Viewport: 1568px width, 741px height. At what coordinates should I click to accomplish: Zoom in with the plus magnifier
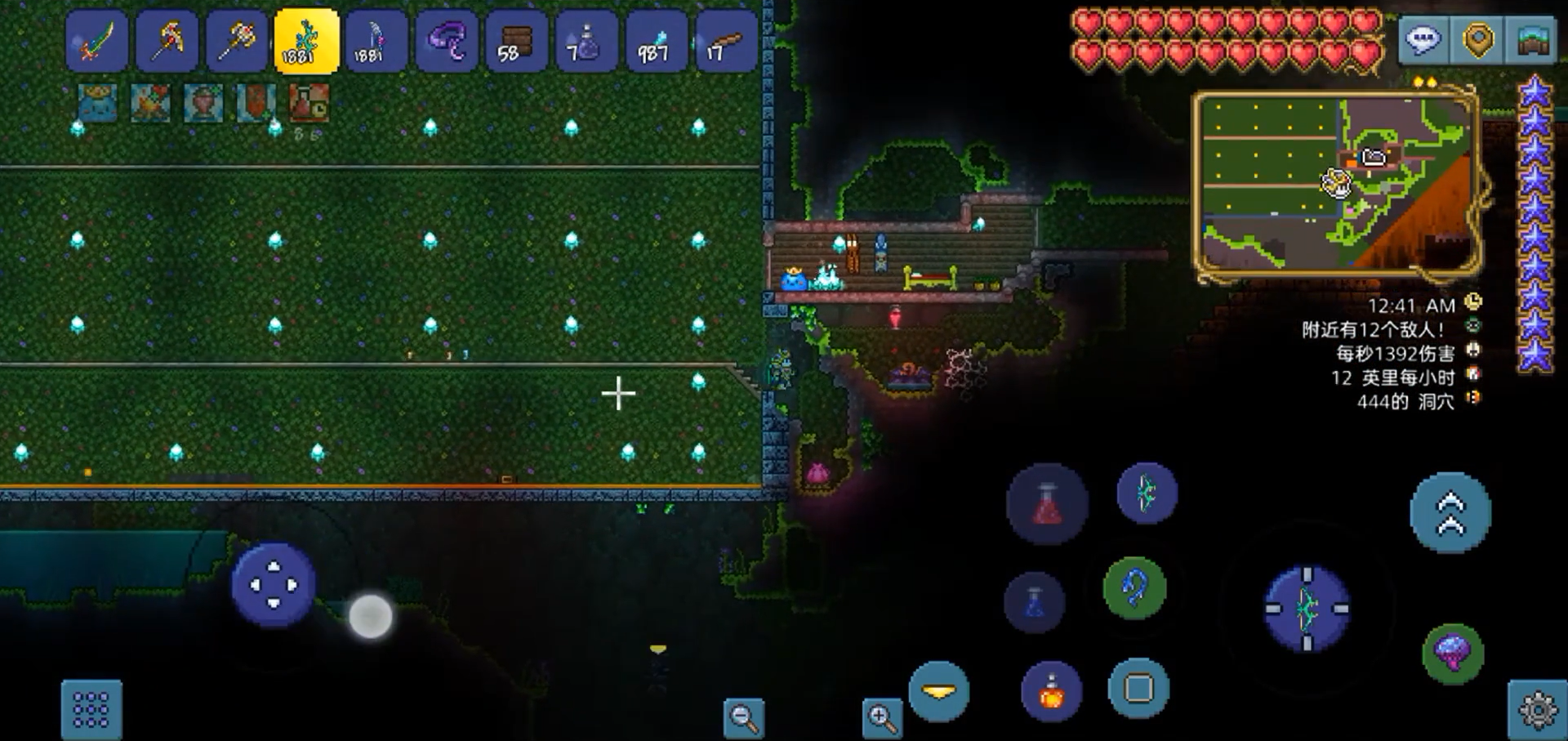click(882, 718)
